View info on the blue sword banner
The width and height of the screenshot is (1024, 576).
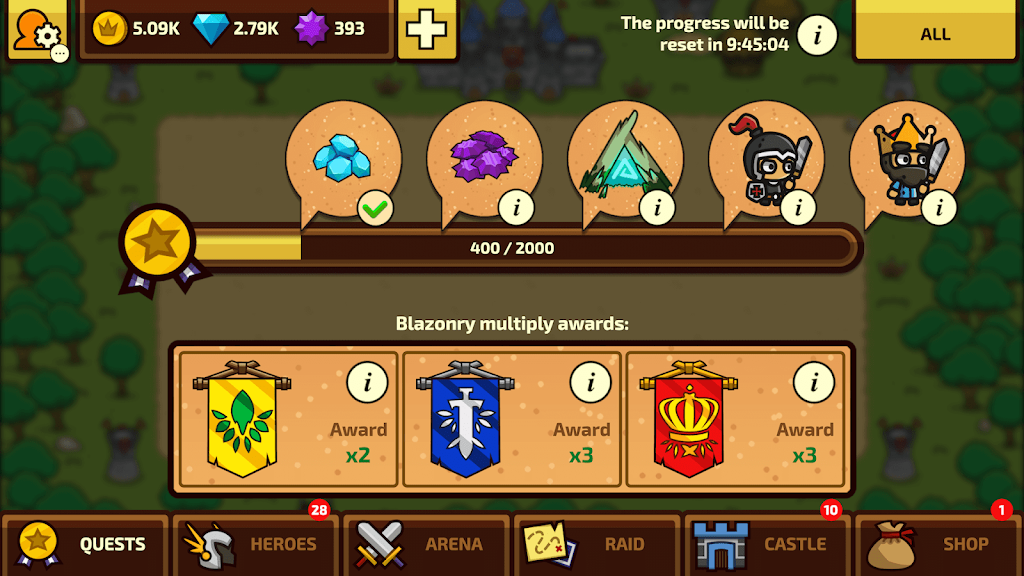pos(591,381)
